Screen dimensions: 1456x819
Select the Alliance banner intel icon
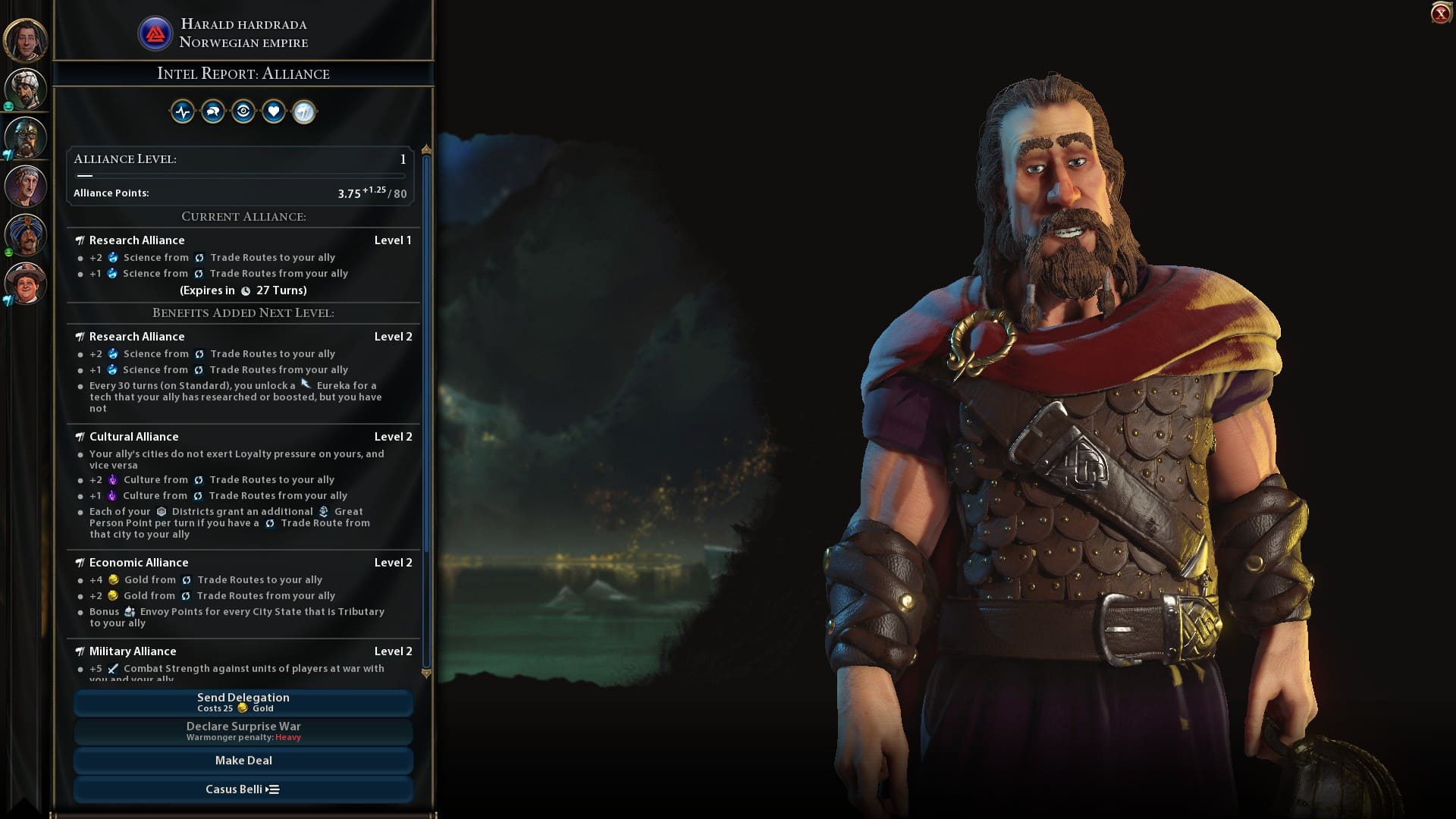pos(303,111)
